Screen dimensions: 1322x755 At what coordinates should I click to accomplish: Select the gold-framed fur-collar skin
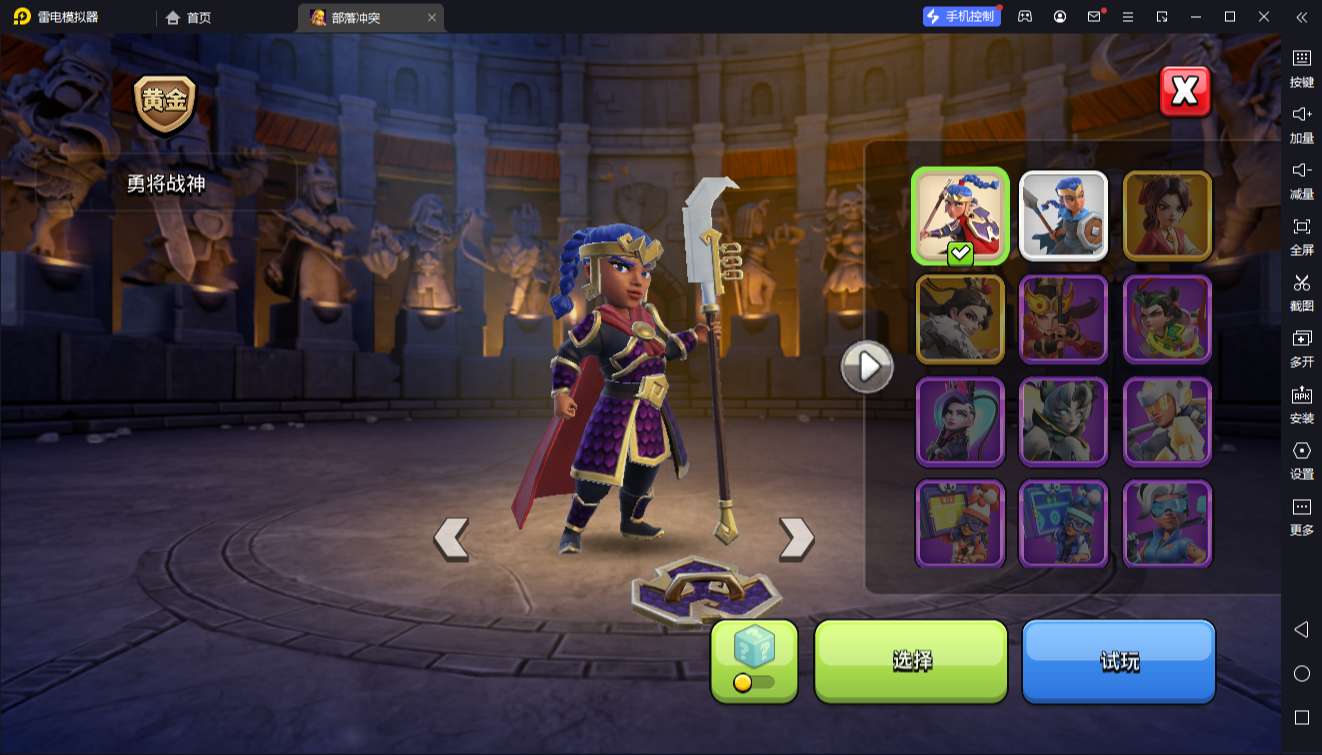(x=960, y=319)
